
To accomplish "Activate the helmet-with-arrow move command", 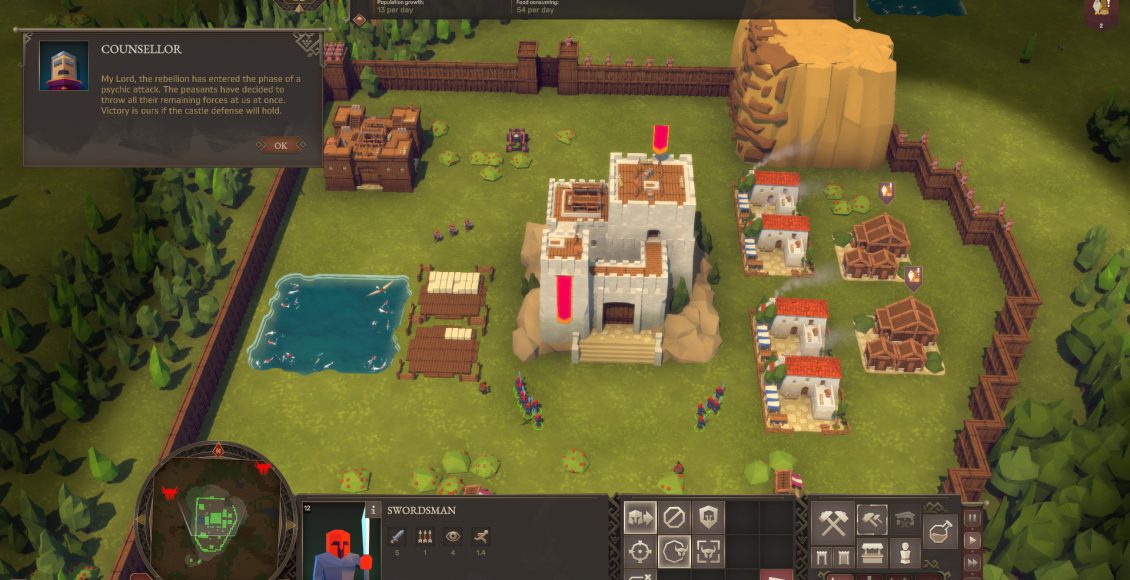I will 640,517.
